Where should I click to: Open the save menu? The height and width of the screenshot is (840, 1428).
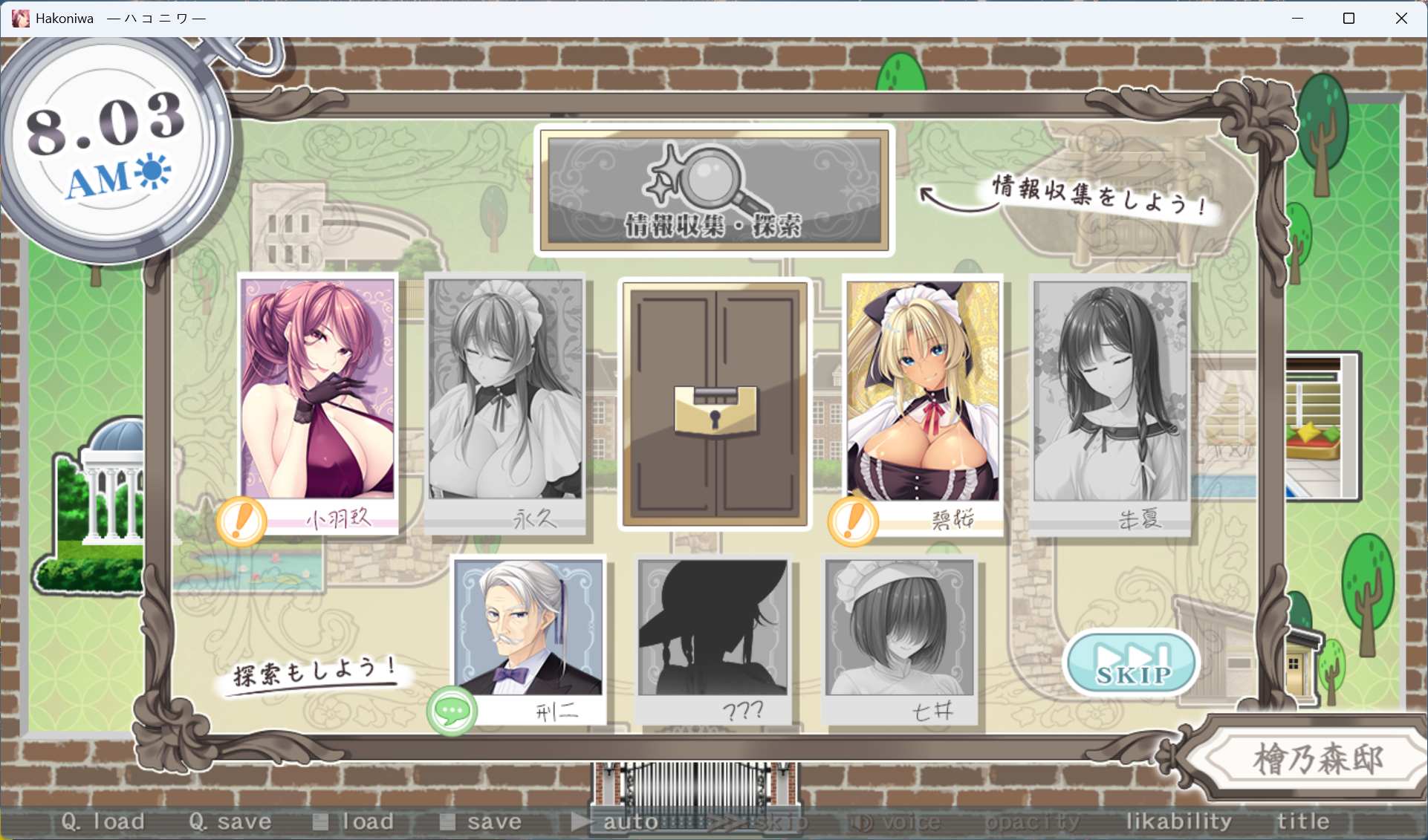tap(481, 821)
